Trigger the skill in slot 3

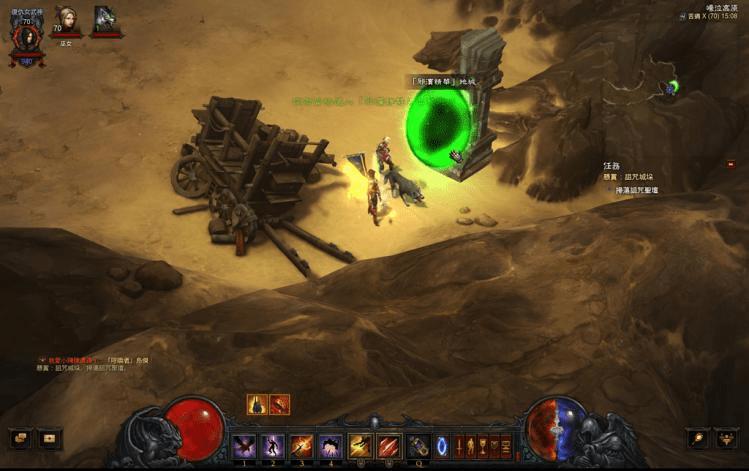point(302,446)
